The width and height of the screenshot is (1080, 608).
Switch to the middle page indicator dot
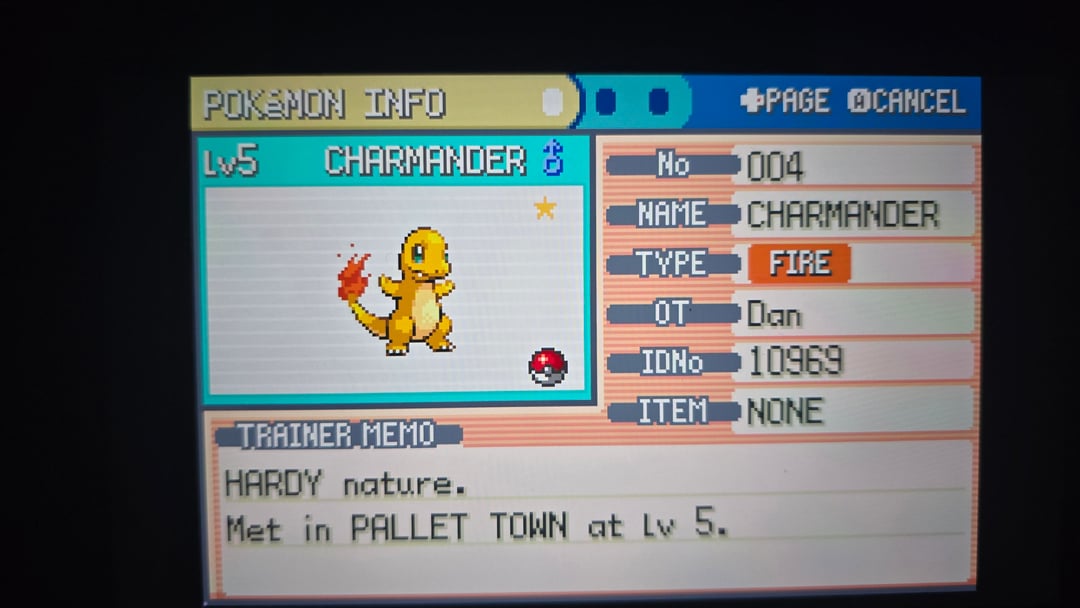point(606,102)
